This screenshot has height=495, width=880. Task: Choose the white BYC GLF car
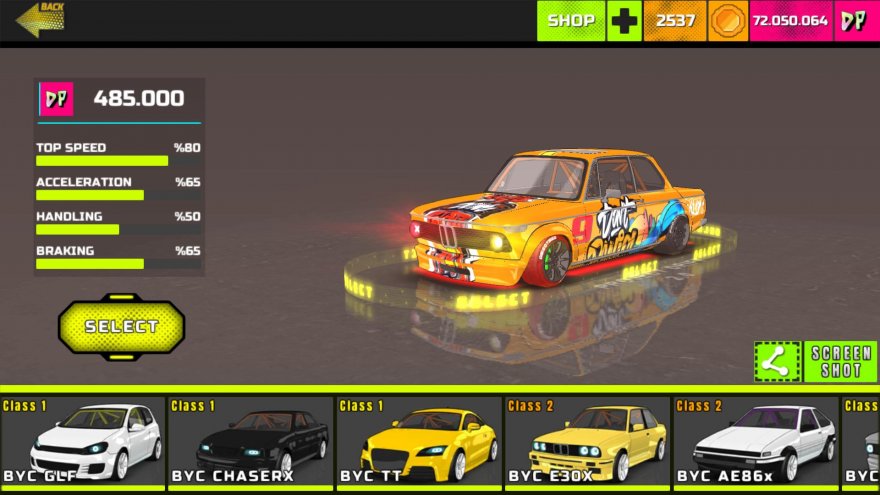coord(83,441)
